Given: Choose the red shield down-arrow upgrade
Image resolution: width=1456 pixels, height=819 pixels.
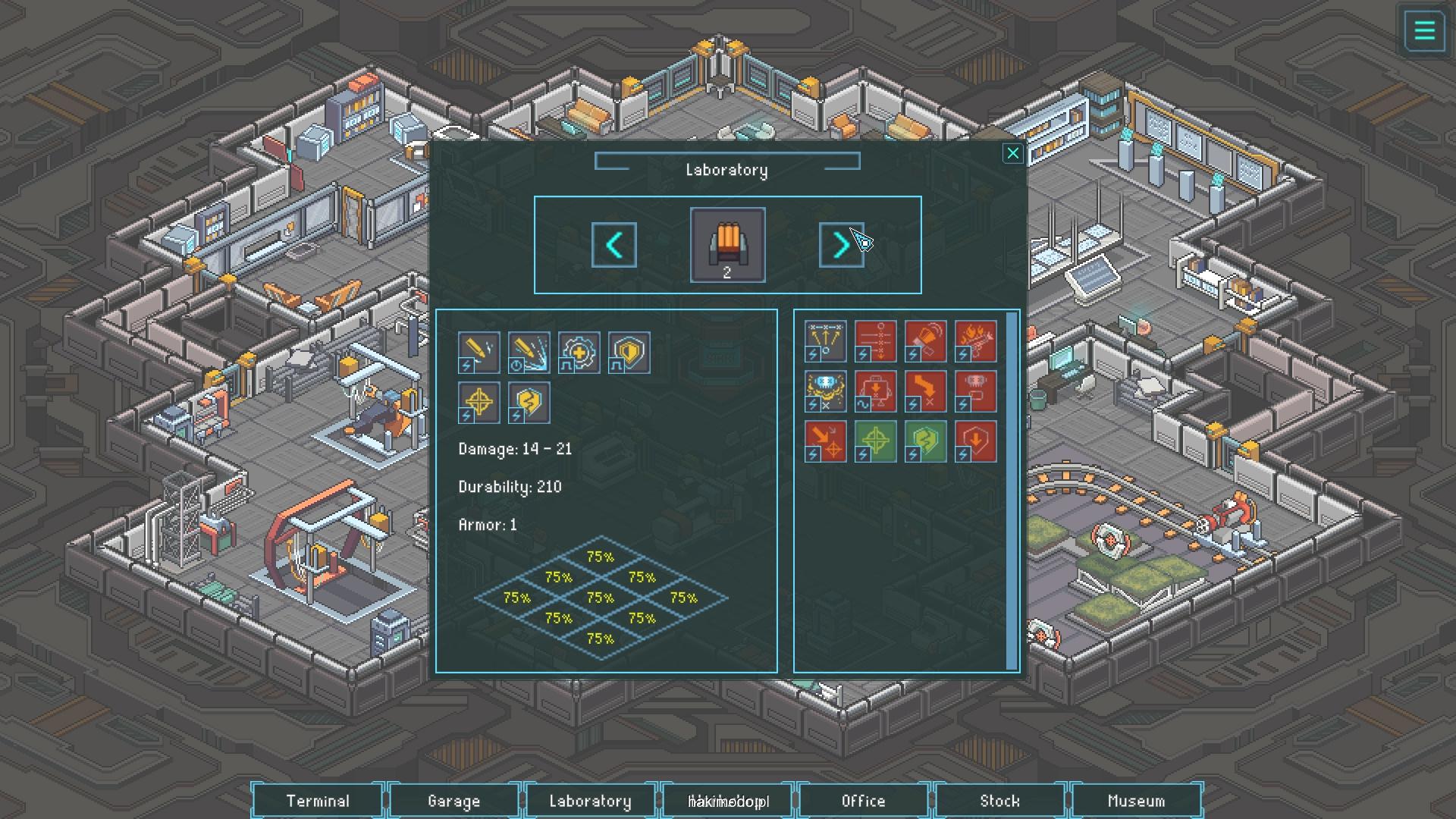Looking at the screenshot, I should click(975, 441).
